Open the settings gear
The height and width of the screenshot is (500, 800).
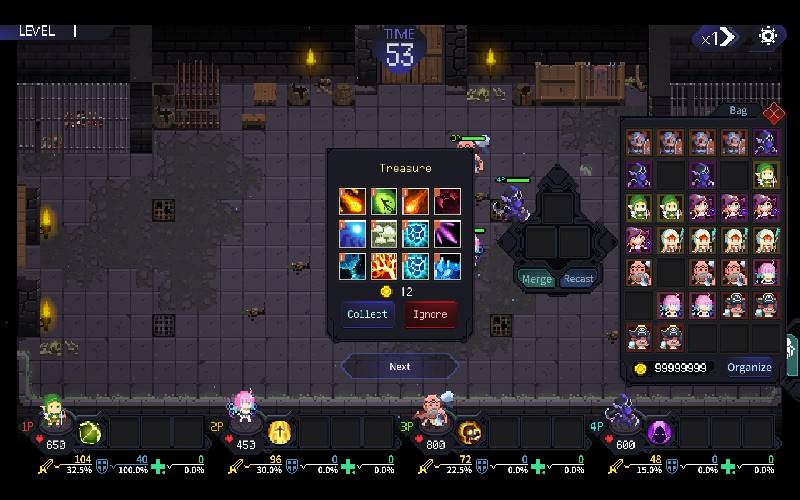coord(768,37)
